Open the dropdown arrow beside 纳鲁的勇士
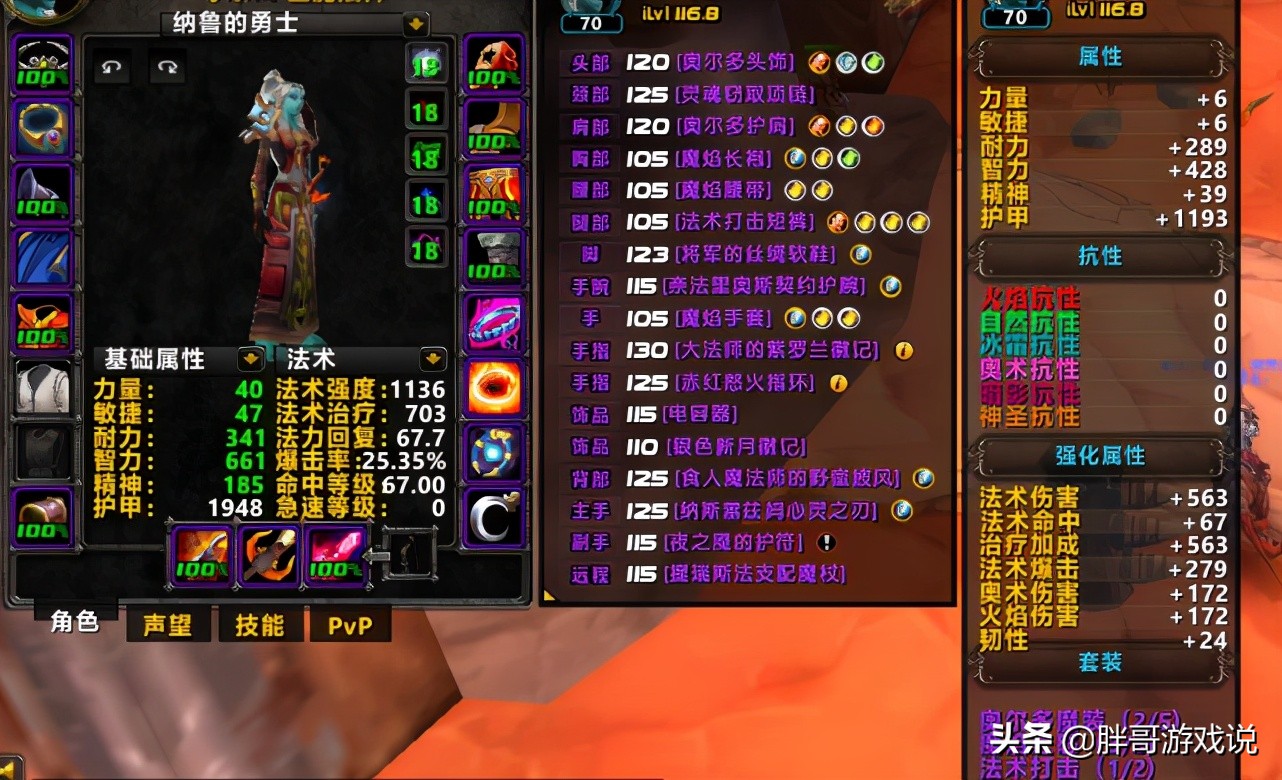The height and width of the screenshot is (780, 1282). coord(415,24)
